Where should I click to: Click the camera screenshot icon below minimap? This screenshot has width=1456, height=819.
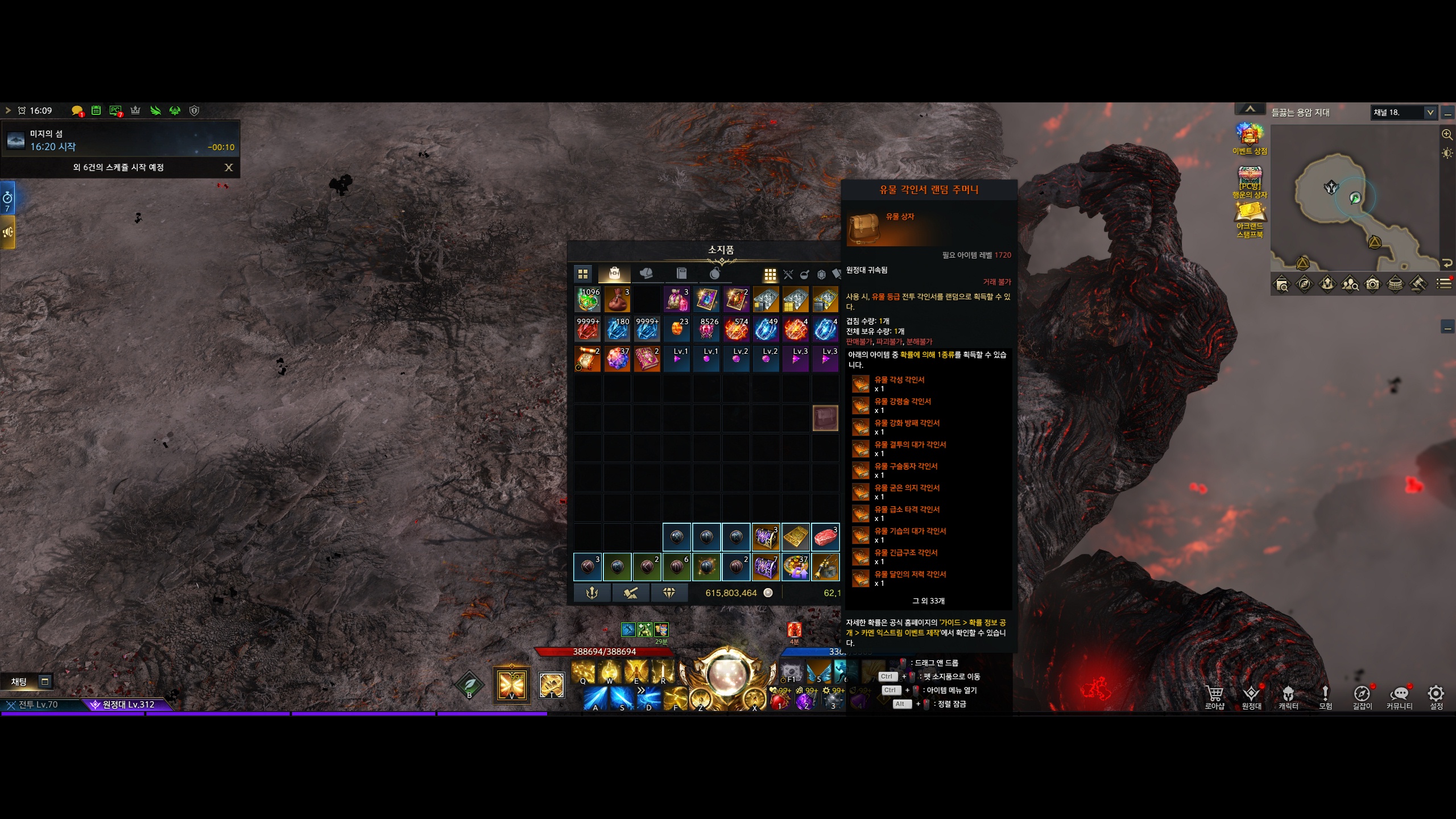tap(1372, 284)
